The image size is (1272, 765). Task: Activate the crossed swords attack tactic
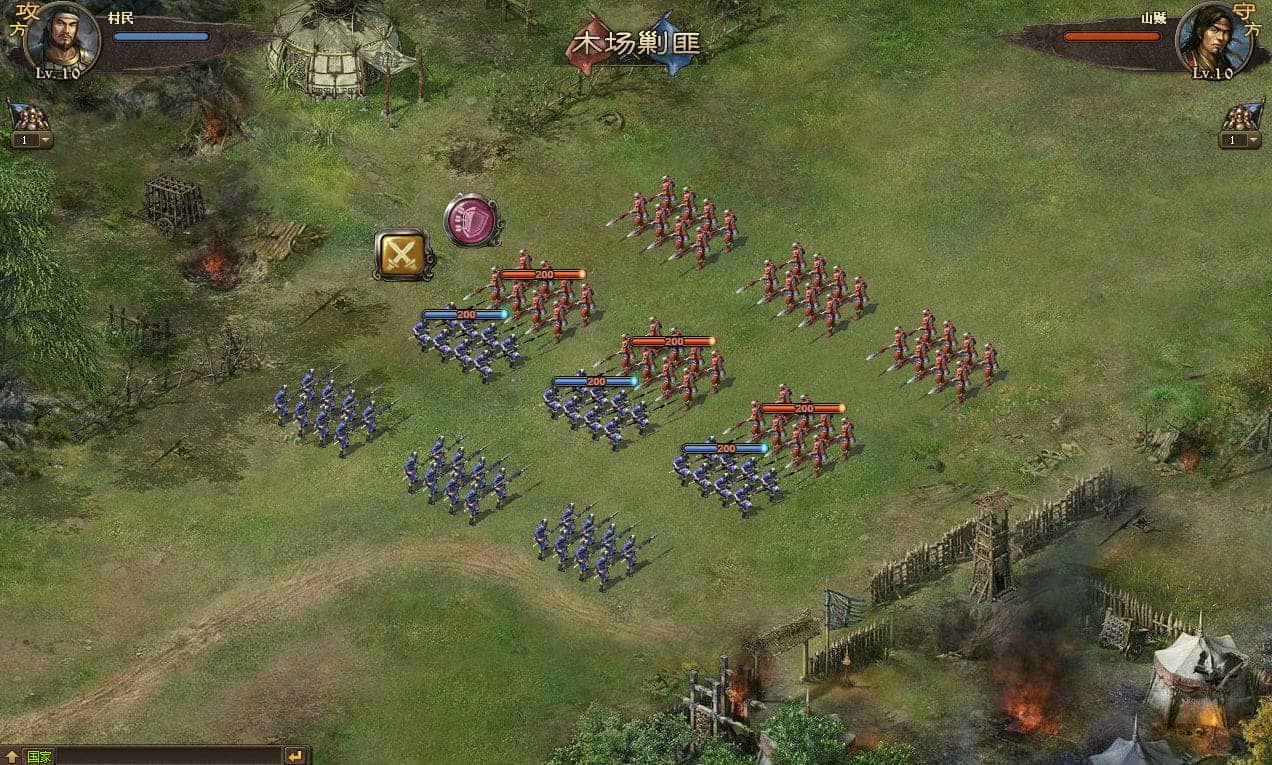coord(404,254)
